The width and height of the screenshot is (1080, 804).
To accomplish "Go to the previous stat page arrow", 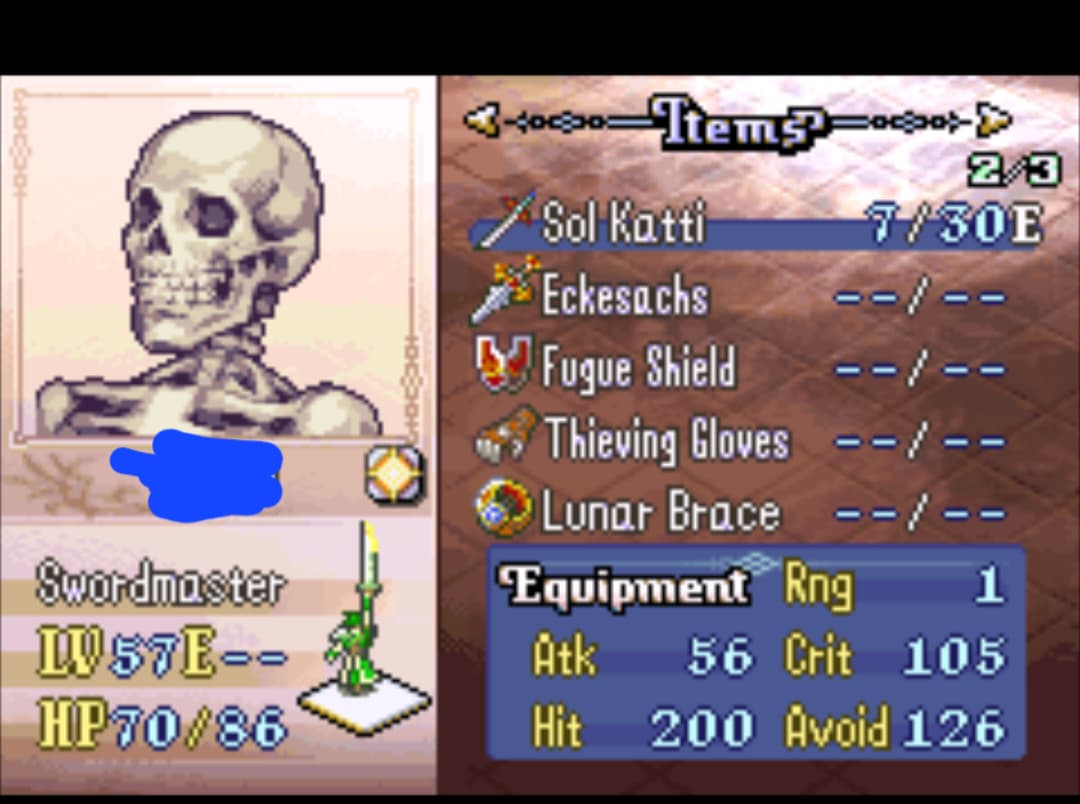I will coord(482,121).
